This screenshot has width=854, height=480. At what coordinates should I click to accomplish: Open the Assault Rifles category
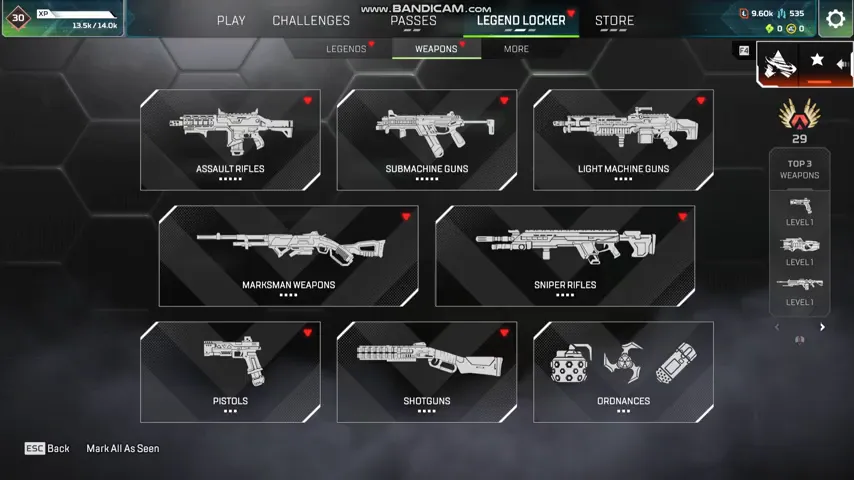(x=230, y=140)
